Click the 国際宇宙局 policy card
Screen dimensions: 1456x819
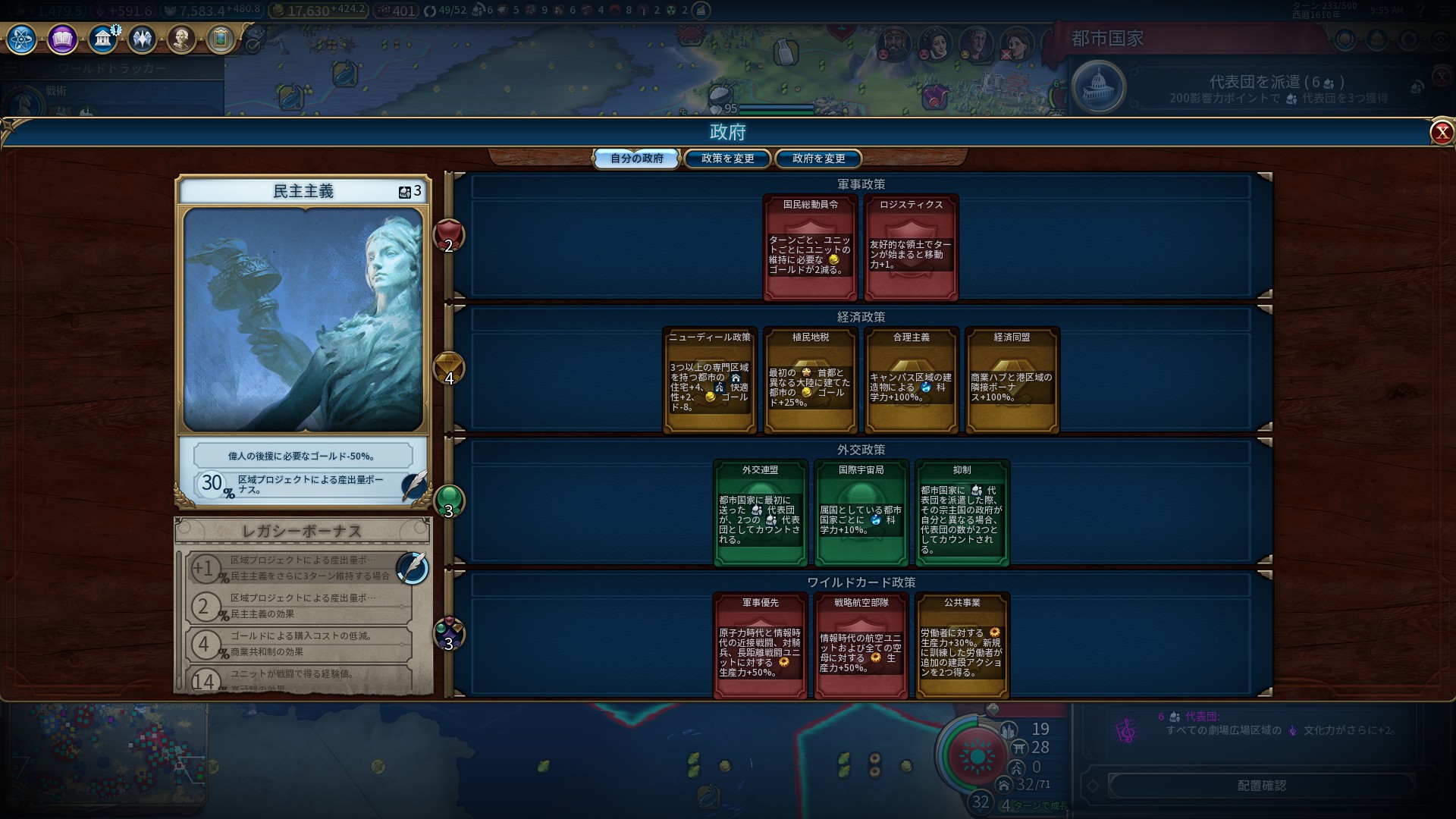tap(861, 513)
